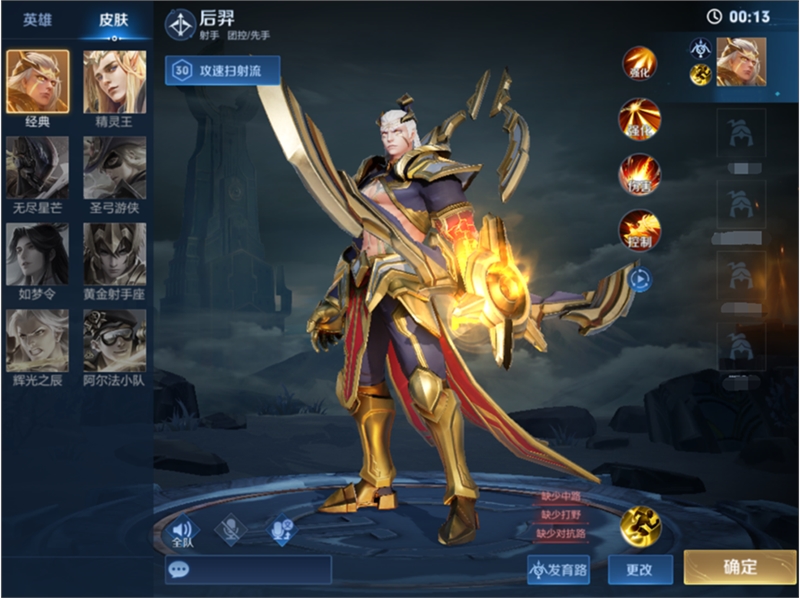Pick the 辉光之辰 skin thumbnail
Screen dimensions: 800x598
tap(38, 340)
